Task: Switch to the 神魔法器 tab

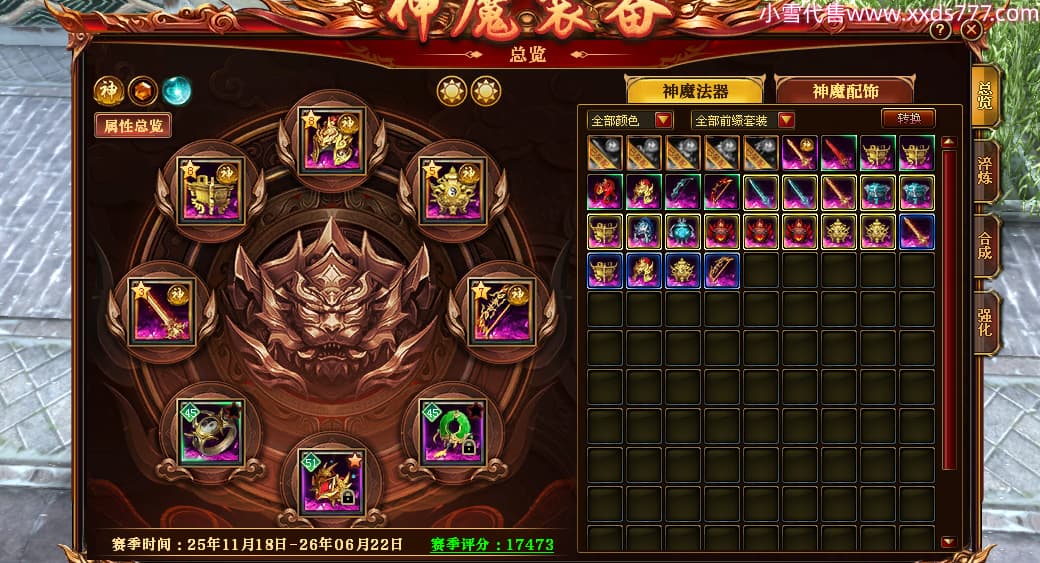Action: [694, 91]
